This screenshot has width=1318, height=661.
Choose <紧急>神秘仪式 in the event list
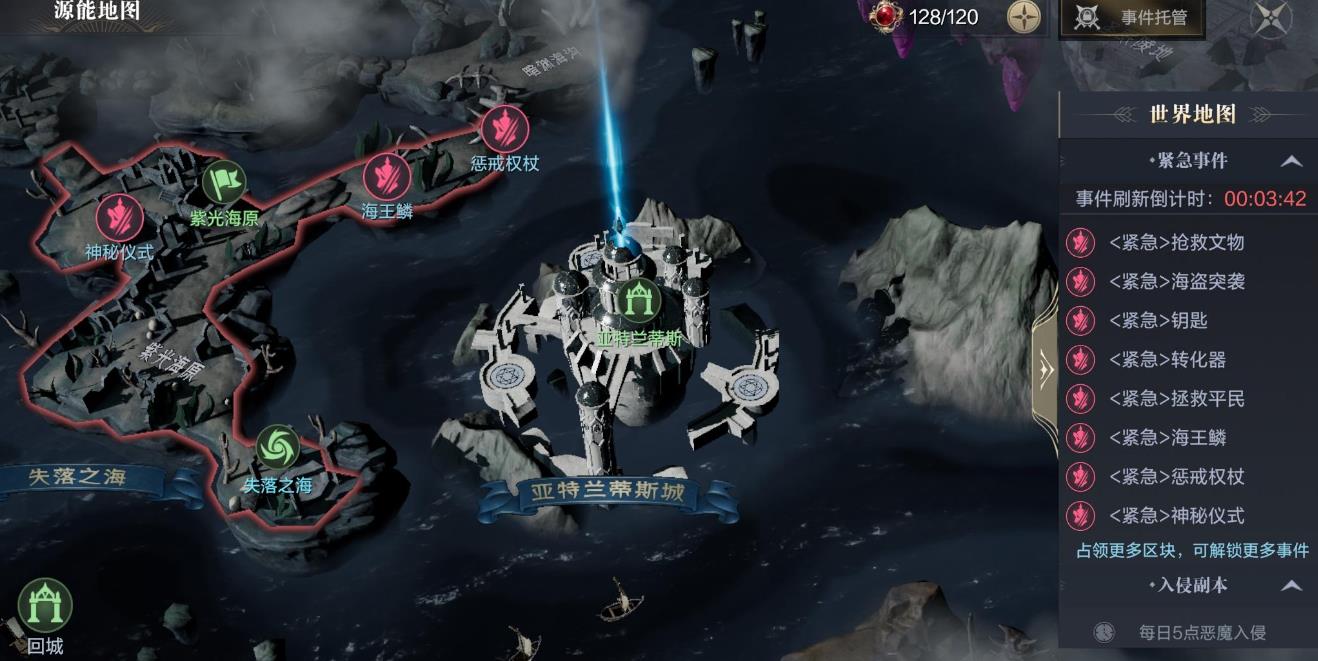click(1176, 516)
